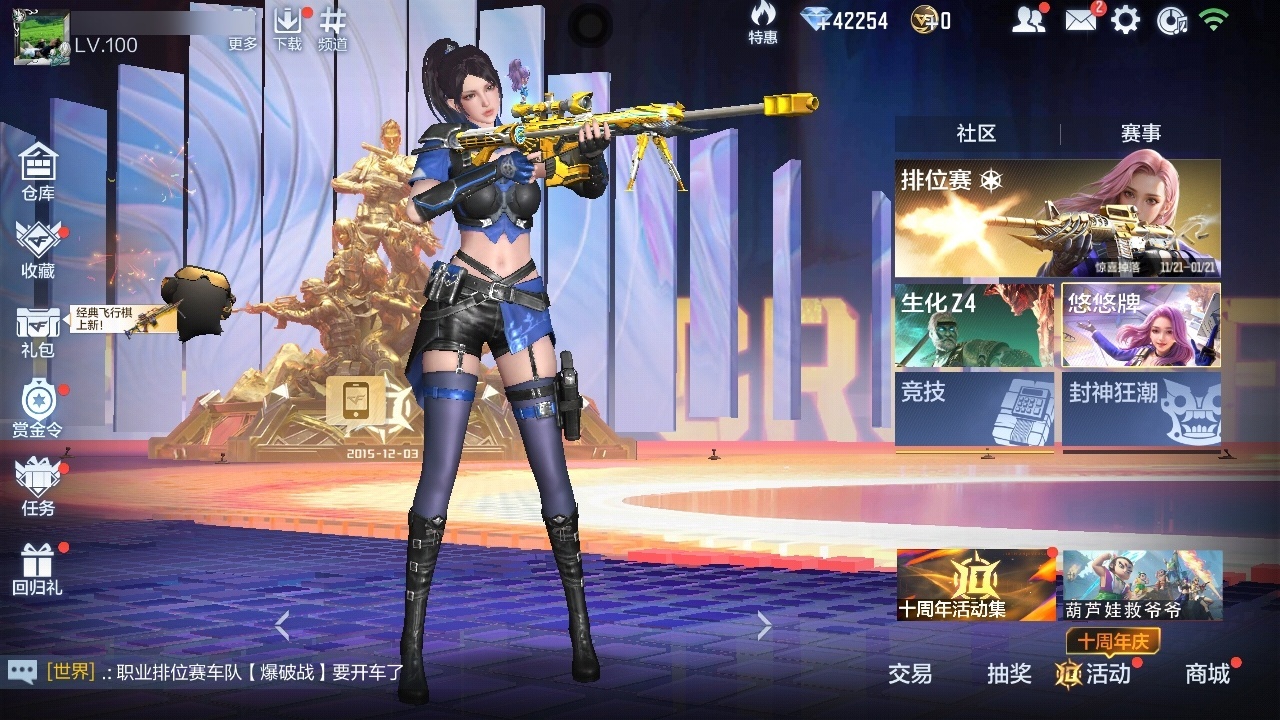Open the 特惠 special offers
The width and height of the screenshot is (1280, 720).
763,24
